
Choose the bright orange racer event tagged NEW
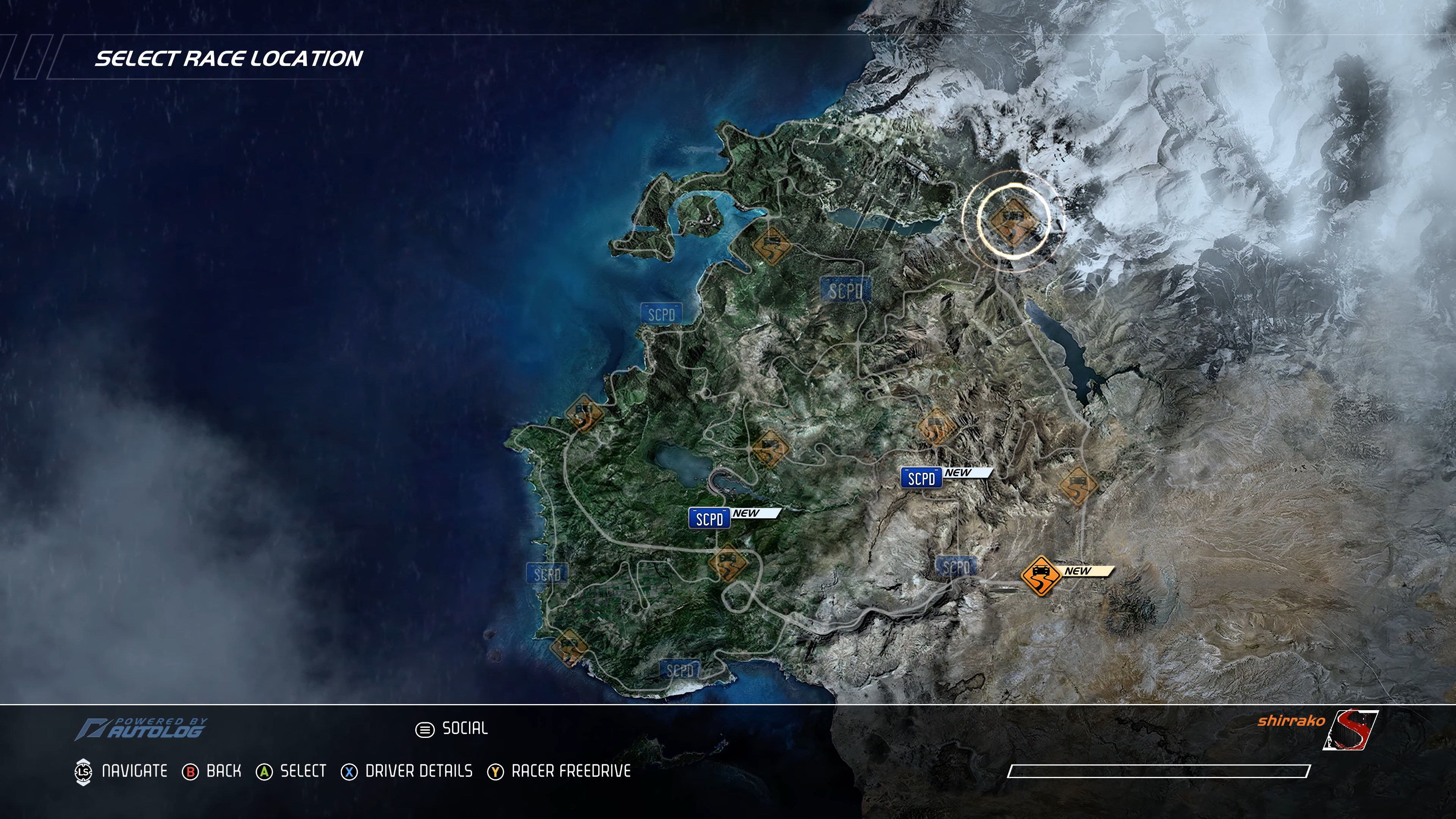[x=1040, y=576]
